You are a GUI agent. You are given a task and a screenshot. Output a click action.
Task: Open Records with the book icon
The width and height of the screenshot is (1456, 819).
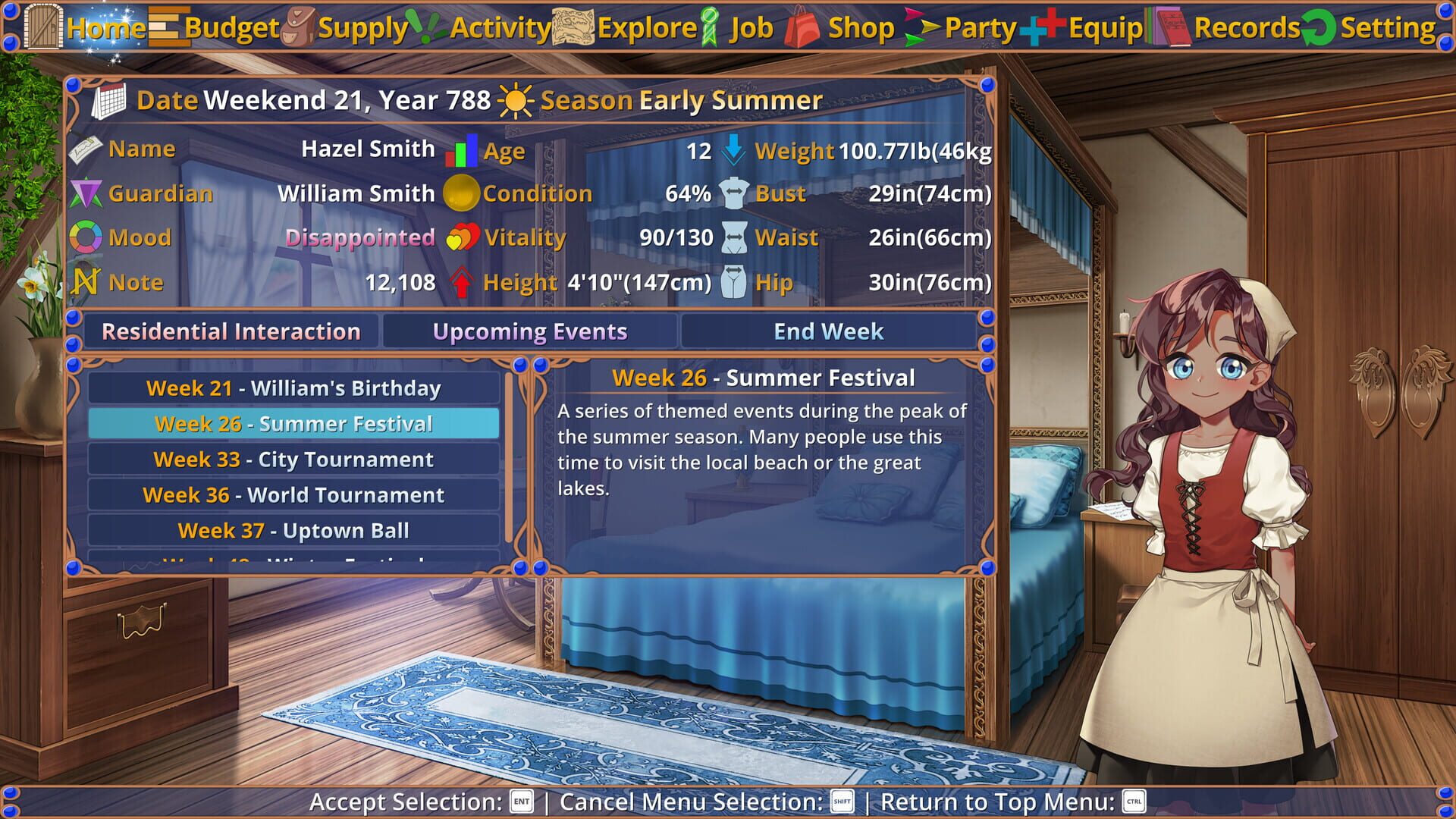(x=1169, y=27)
